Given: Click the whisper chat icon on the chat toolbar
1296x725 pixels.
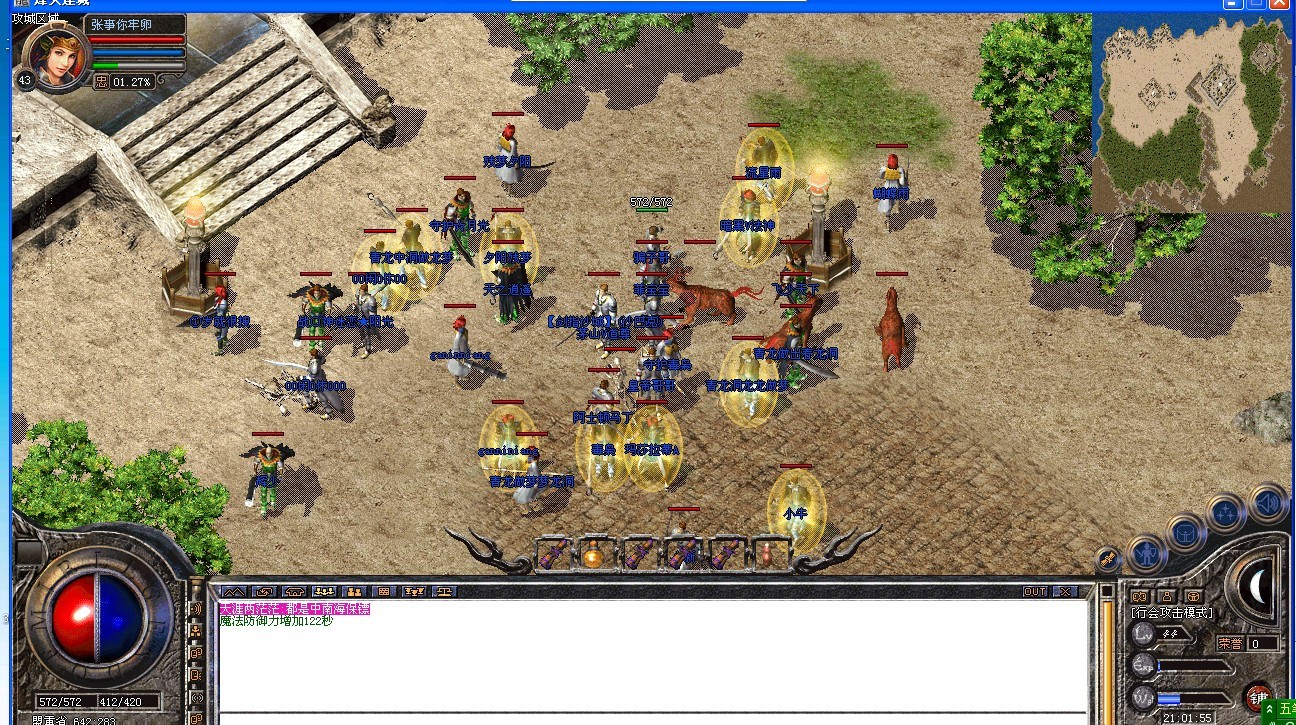Looking at the screenshot, I should click(263, 591).
